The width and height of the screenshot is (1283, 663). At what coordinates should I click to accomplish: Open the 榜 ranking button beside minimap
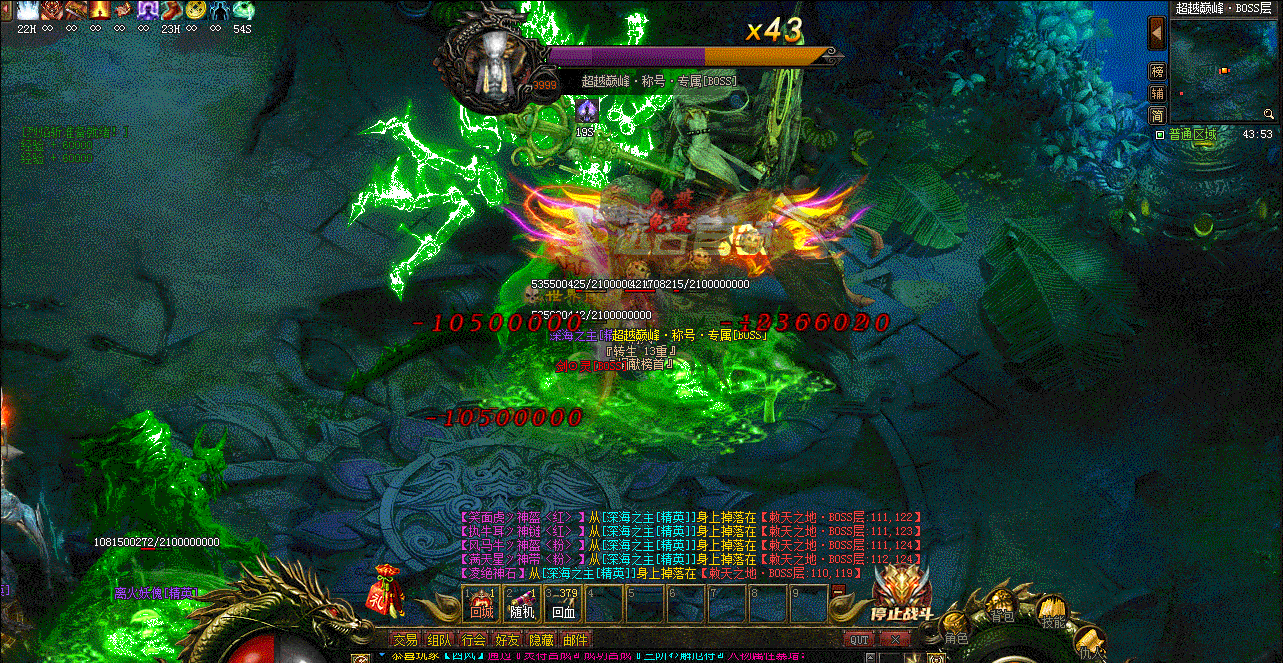1157,72
